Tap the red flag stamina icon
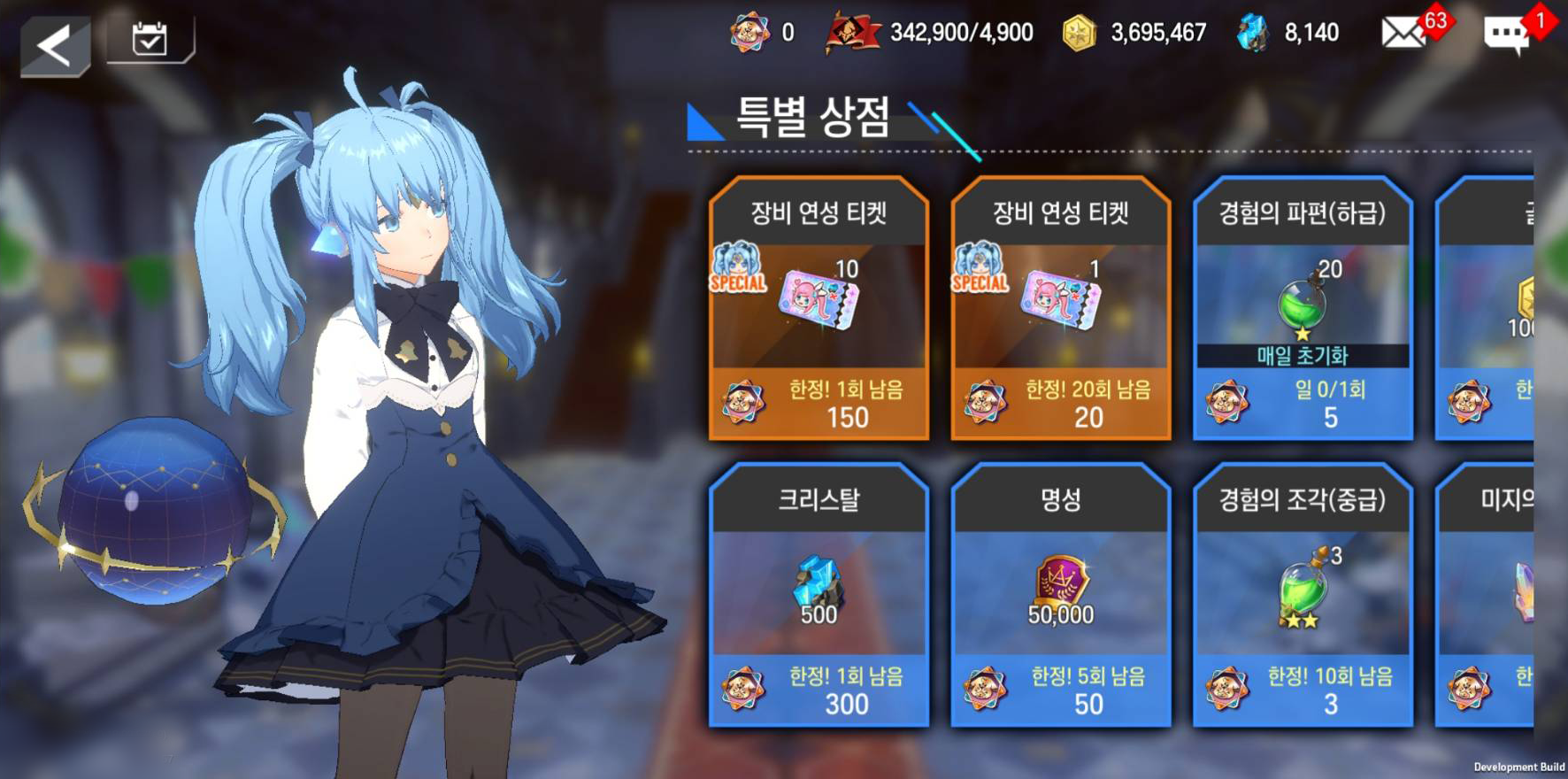 pyautogui.click(x=851, y=34)
